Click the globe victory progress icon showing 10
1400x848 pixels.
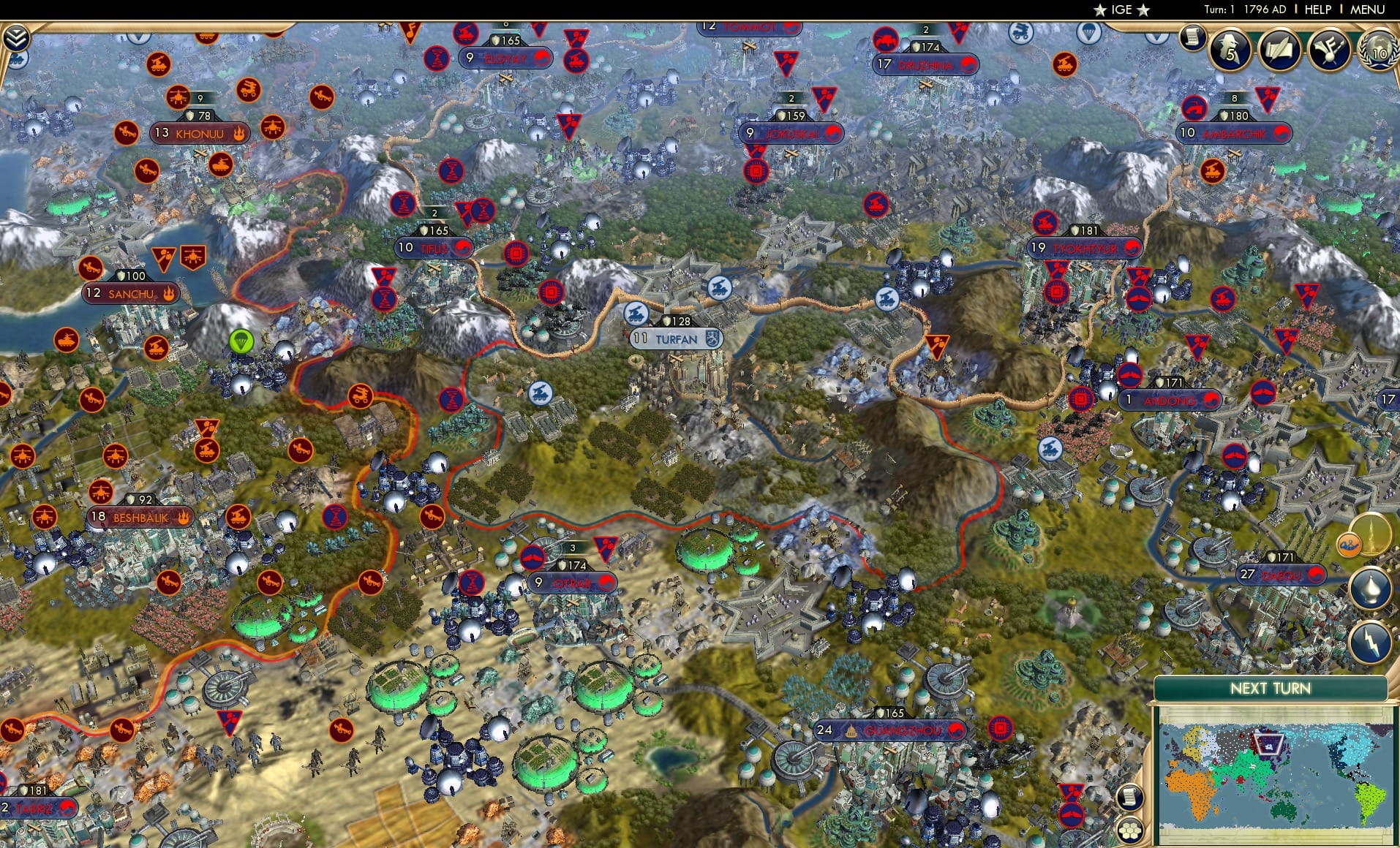1378,51
